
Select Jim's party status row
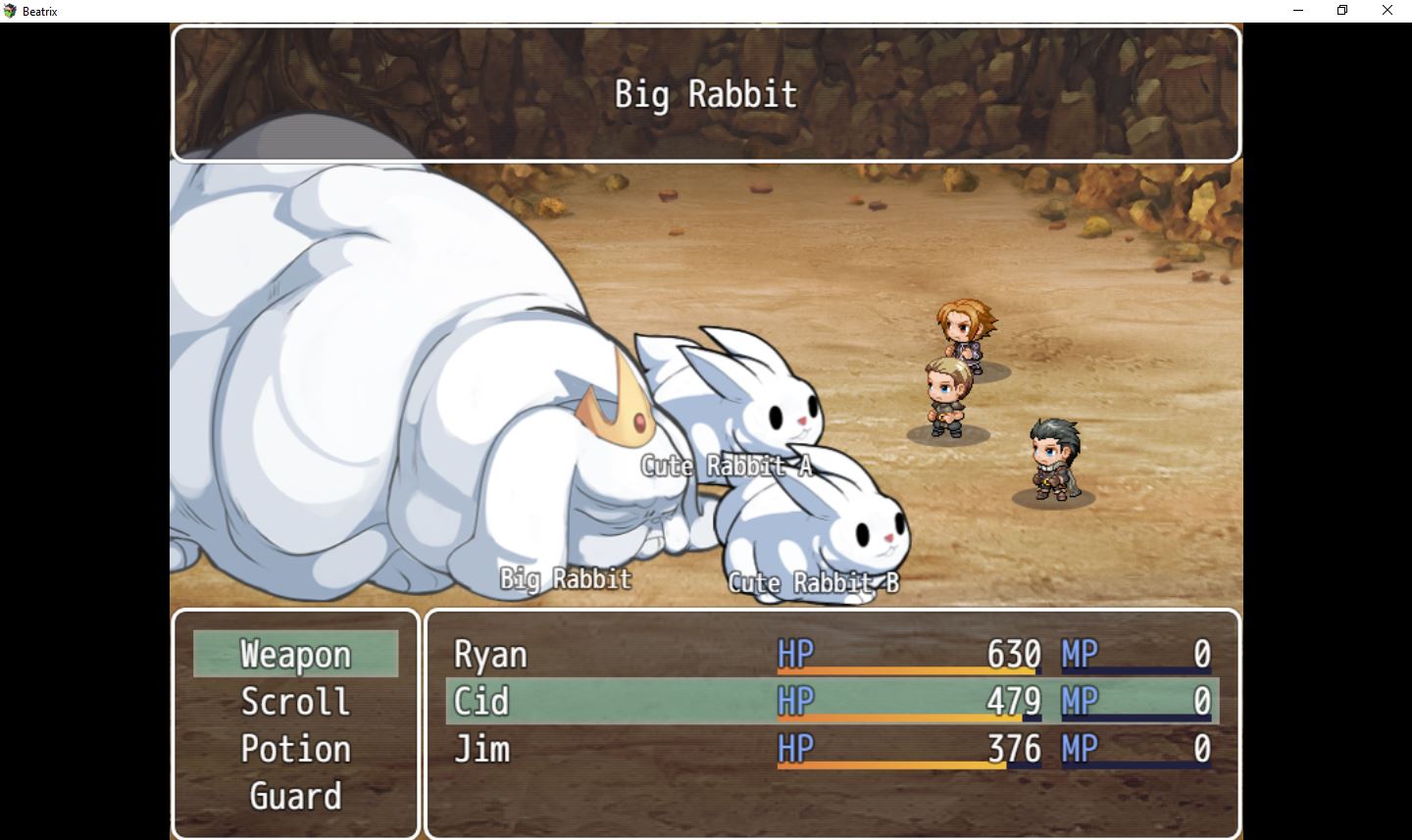pyautogui.click(x=832, y=750)
